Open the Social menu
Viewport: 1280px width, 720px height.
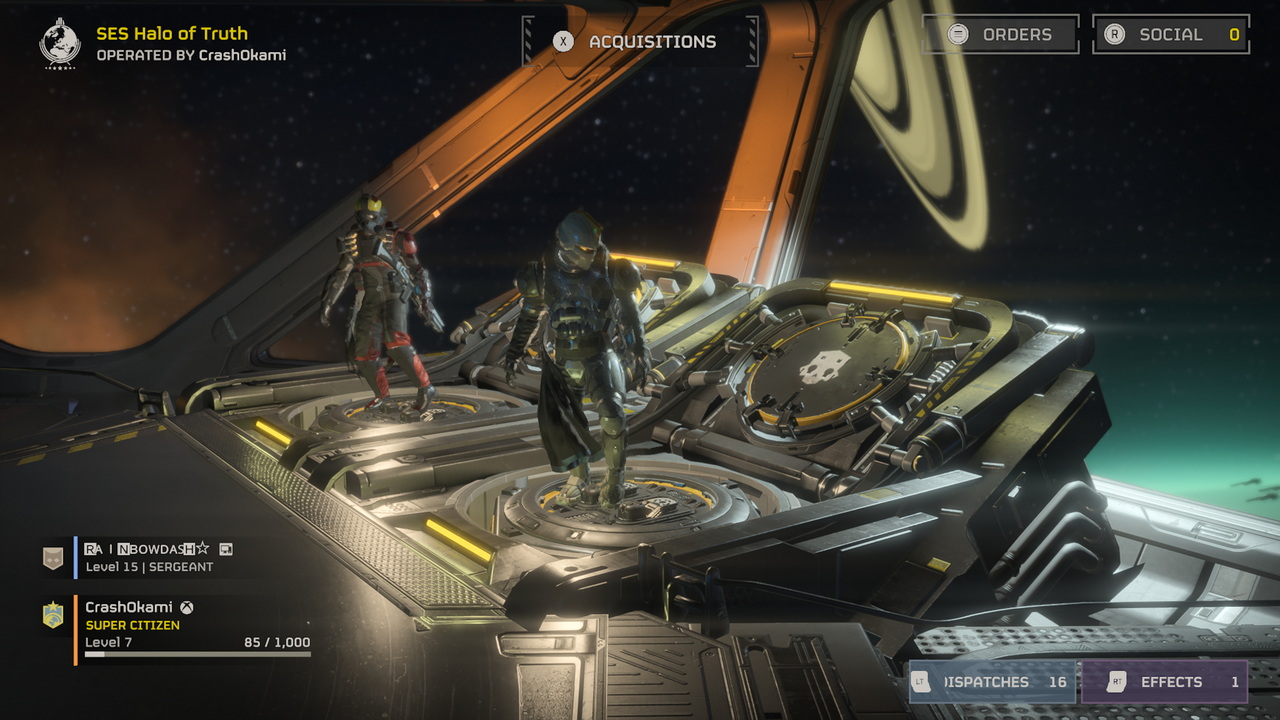[x=1170, y=35]
